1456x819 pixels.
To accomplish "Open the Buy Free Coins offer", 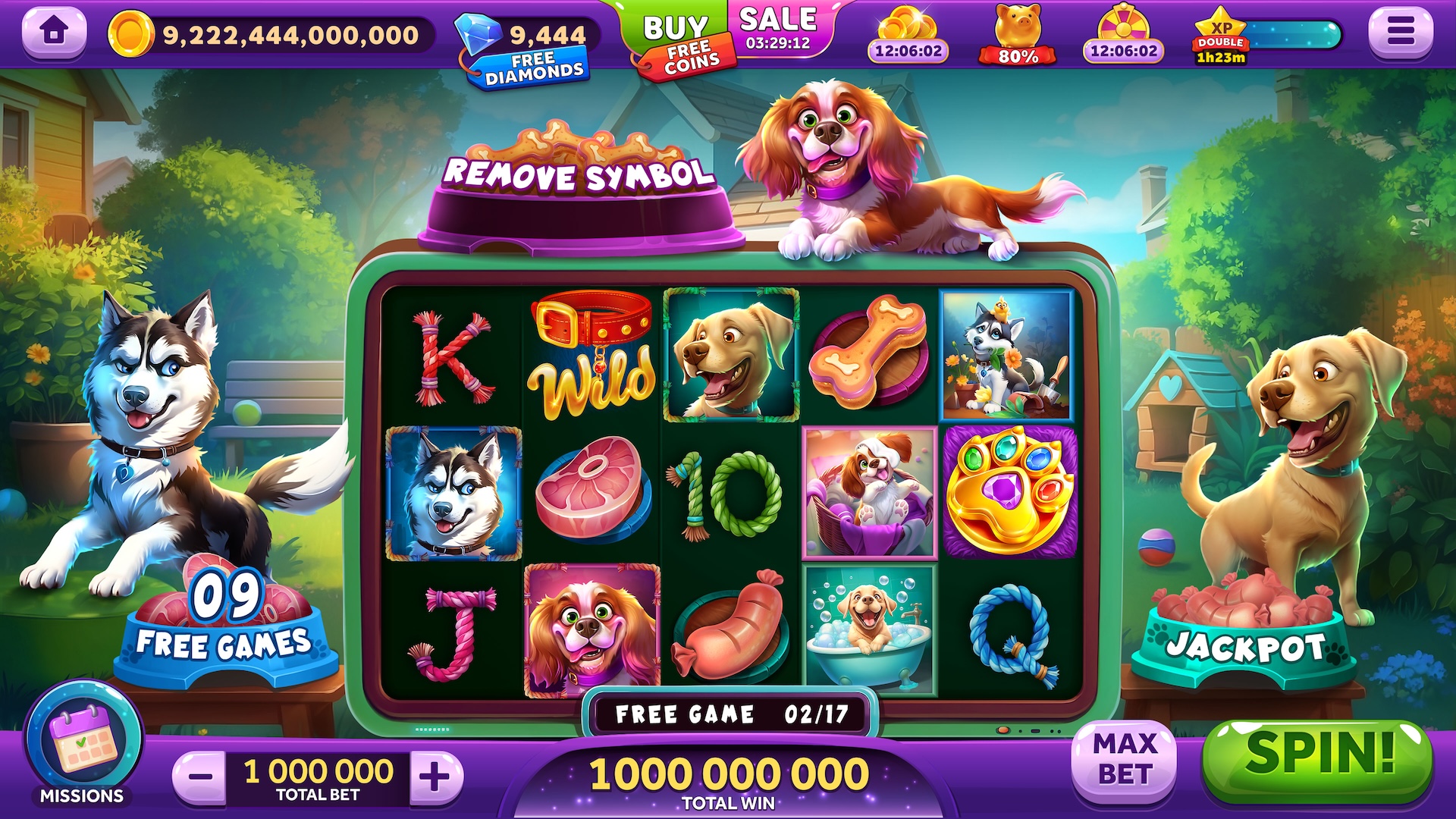I will (677, 43).
